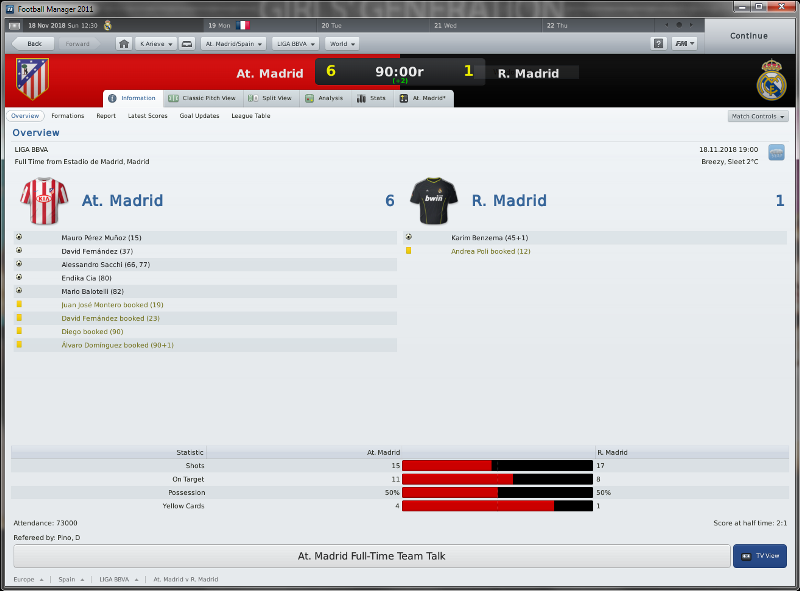Open the At. Madrid/Spain dropdown
Screen dimensions: 800x591
[x=233, y=44]
